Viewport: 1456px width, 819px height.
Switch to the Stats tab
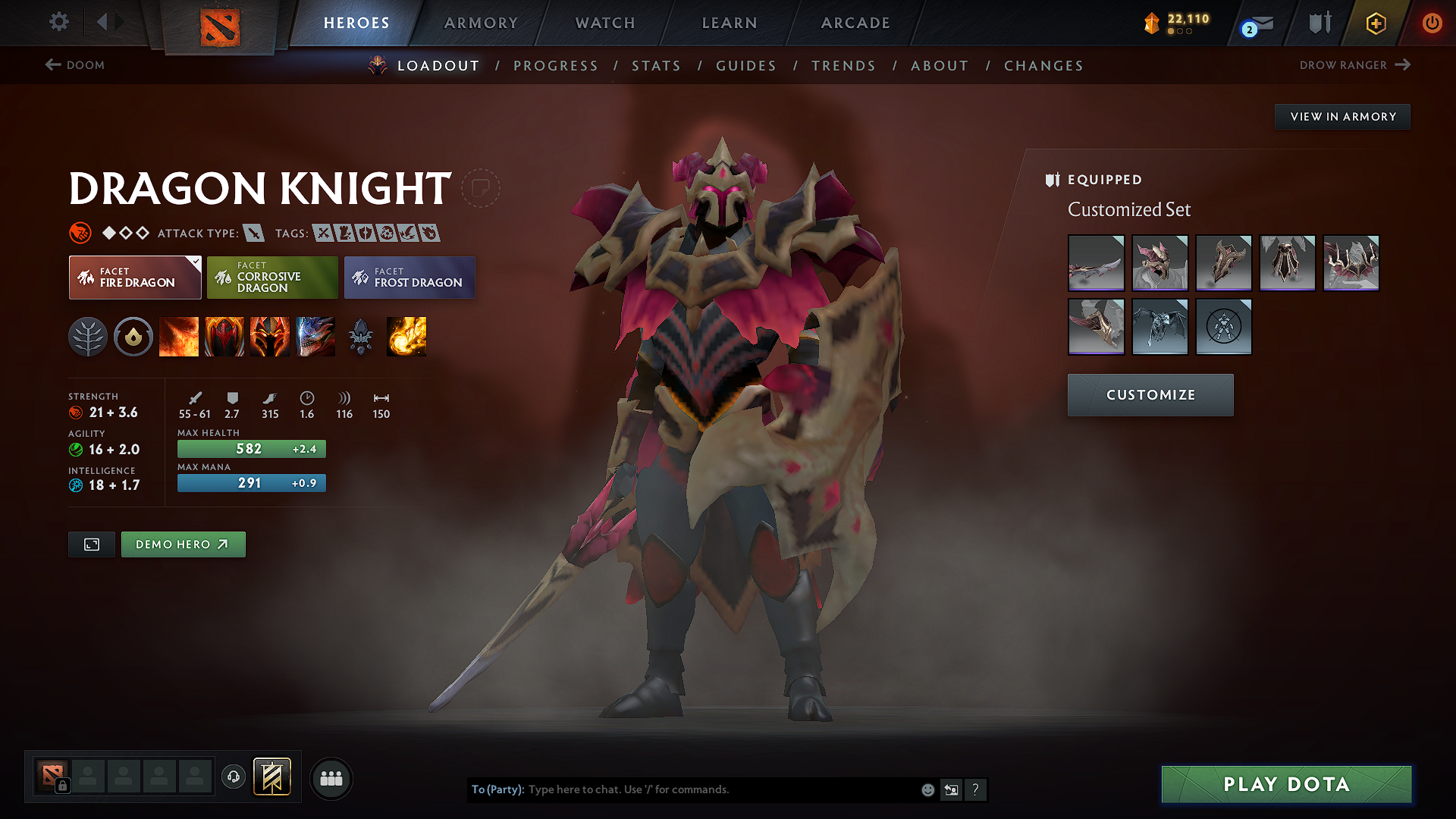point(656,66)
